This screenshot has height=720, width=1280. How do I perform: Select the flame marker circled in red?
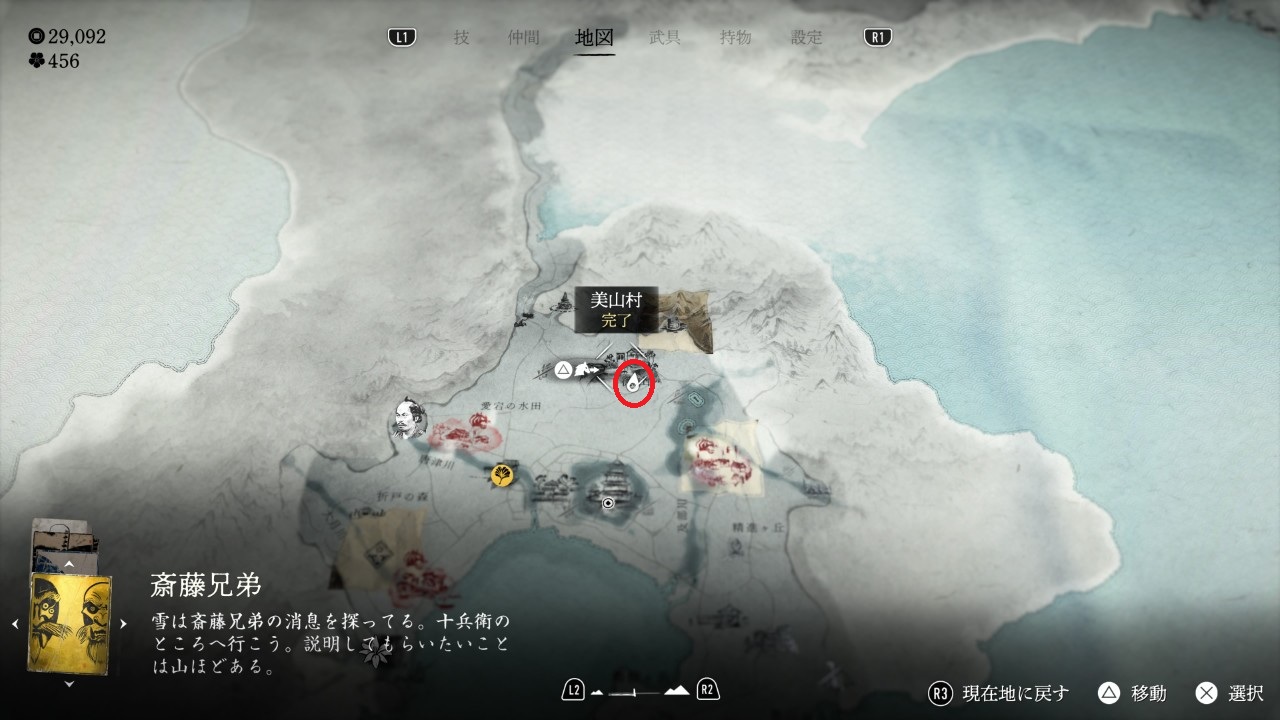(634, 381)
